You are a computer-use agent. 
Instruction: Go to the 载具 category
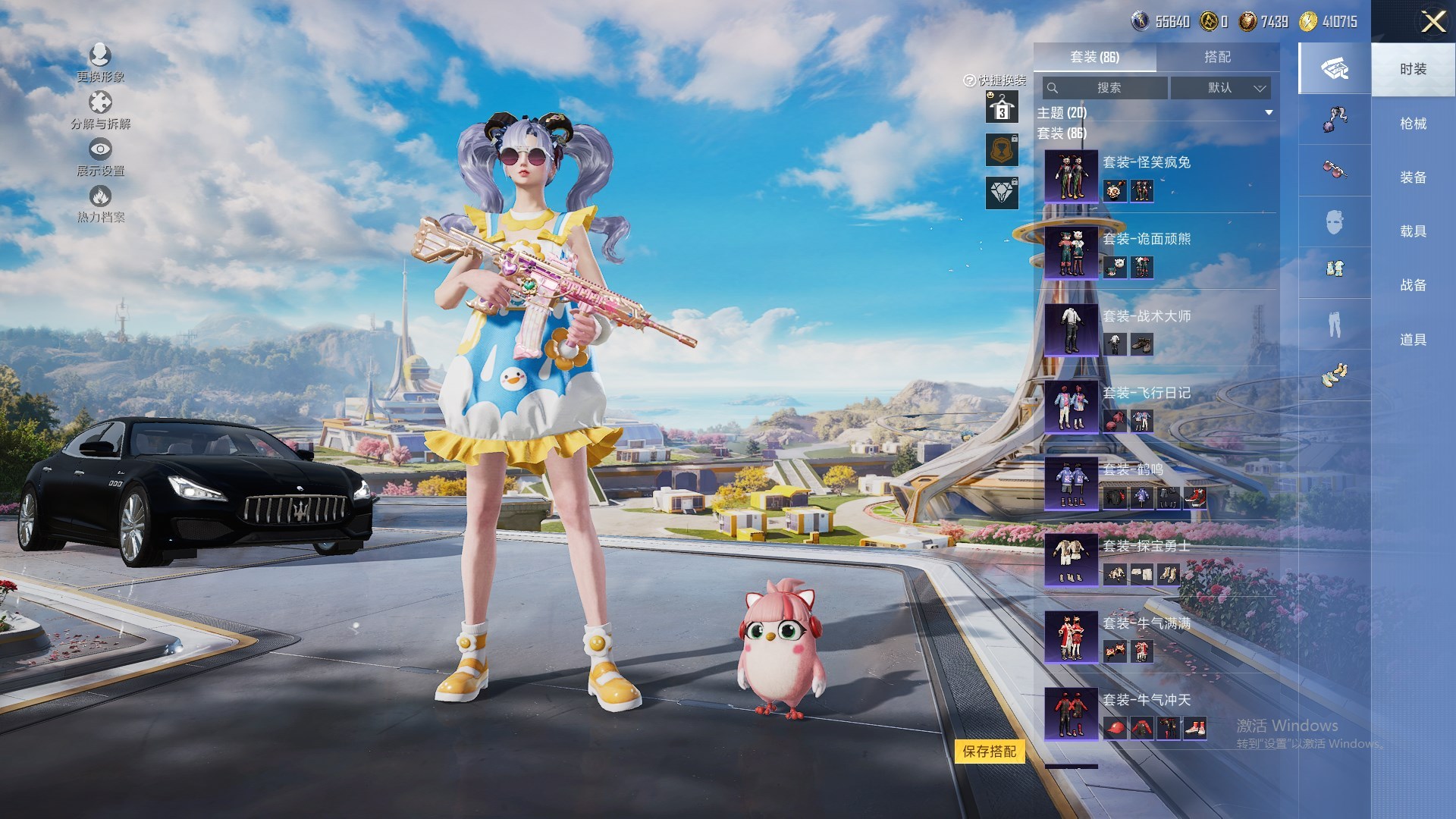click(x=1413, y=231)
